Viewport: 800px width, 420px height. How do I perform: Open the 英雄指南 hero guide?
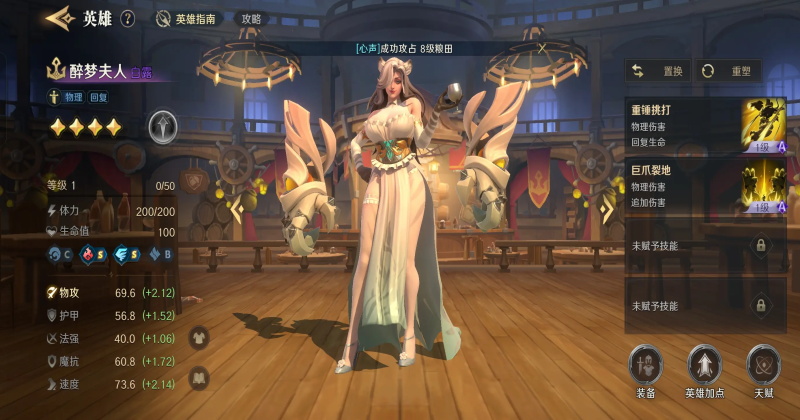pyautogui.click(x=186, y=18)
